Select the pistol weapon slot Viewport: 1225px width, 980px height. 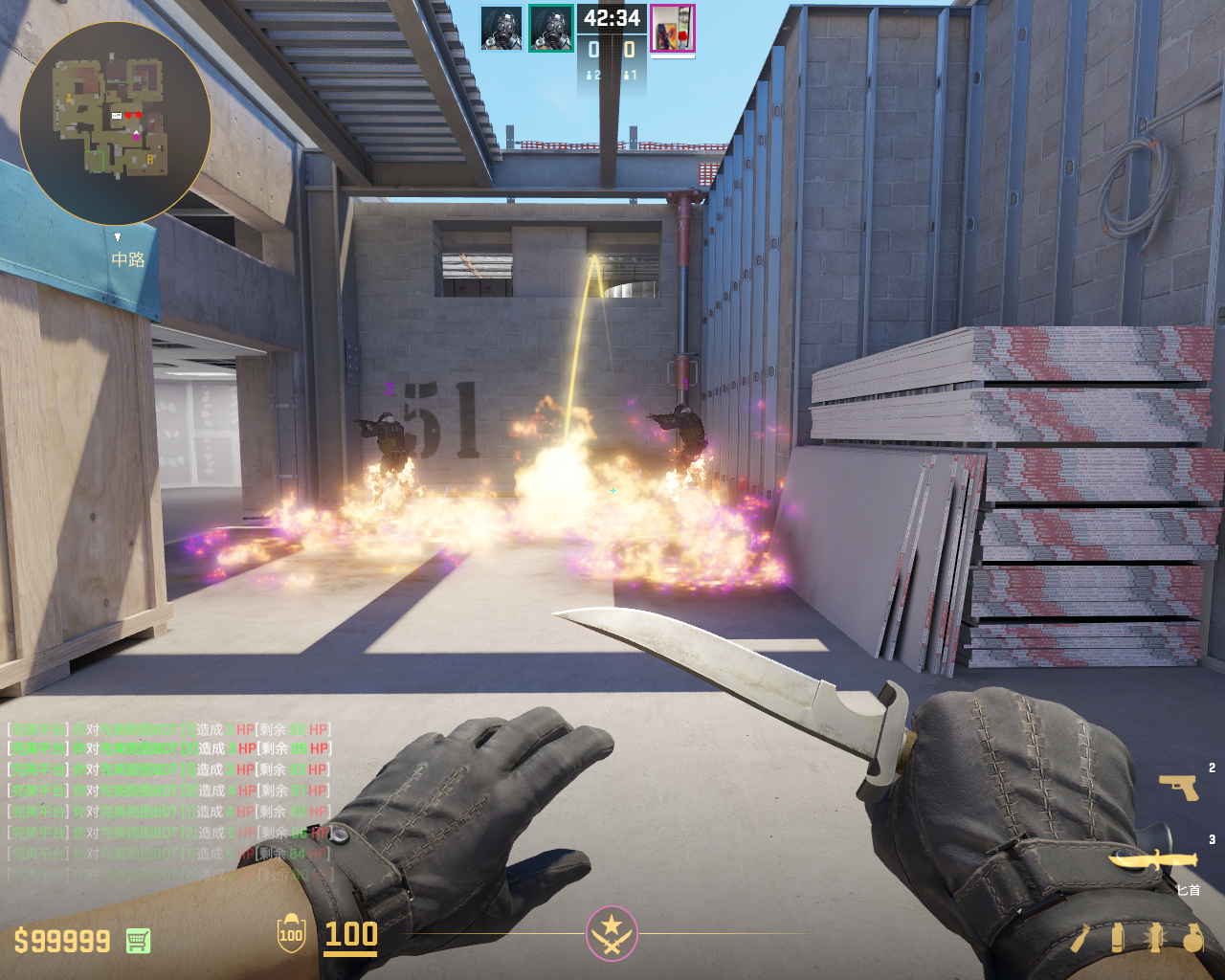1178,787
